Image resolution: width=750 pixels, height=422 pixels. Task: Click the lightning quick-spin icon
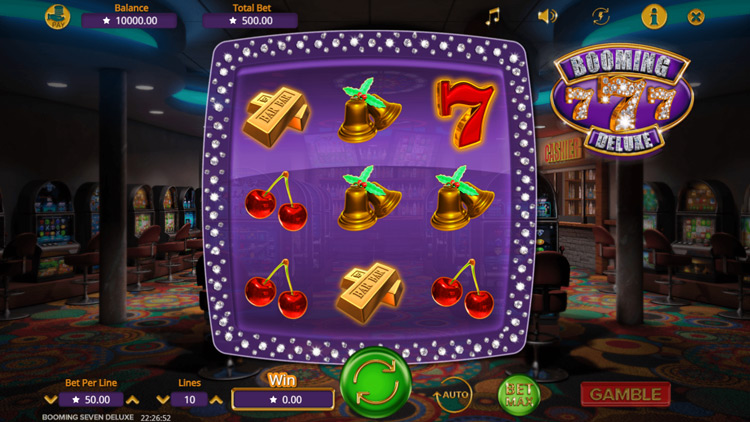tap(600, 16)
